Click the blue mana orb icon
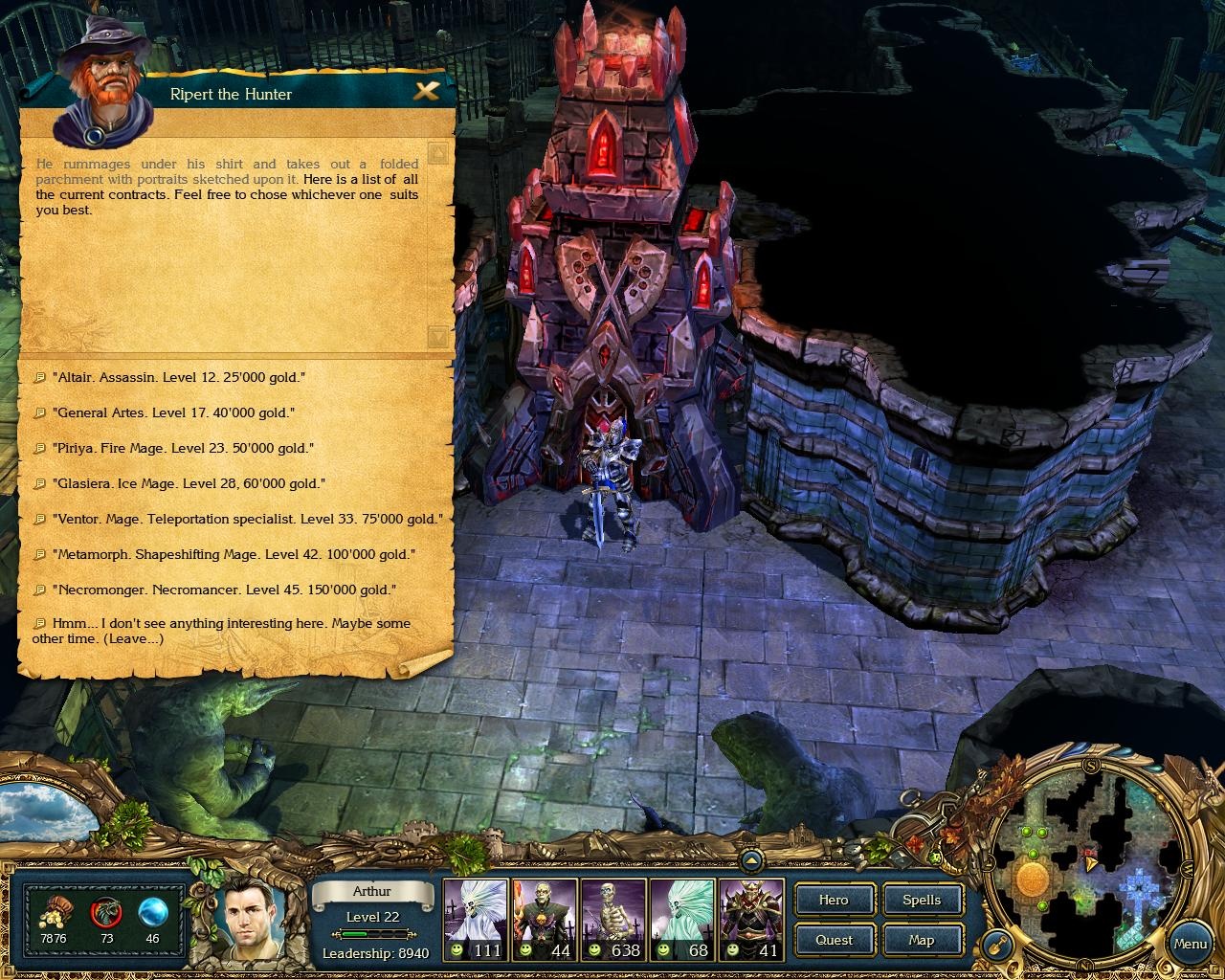The height and width of the screenshot is (980, 1225). coord(151,911)
